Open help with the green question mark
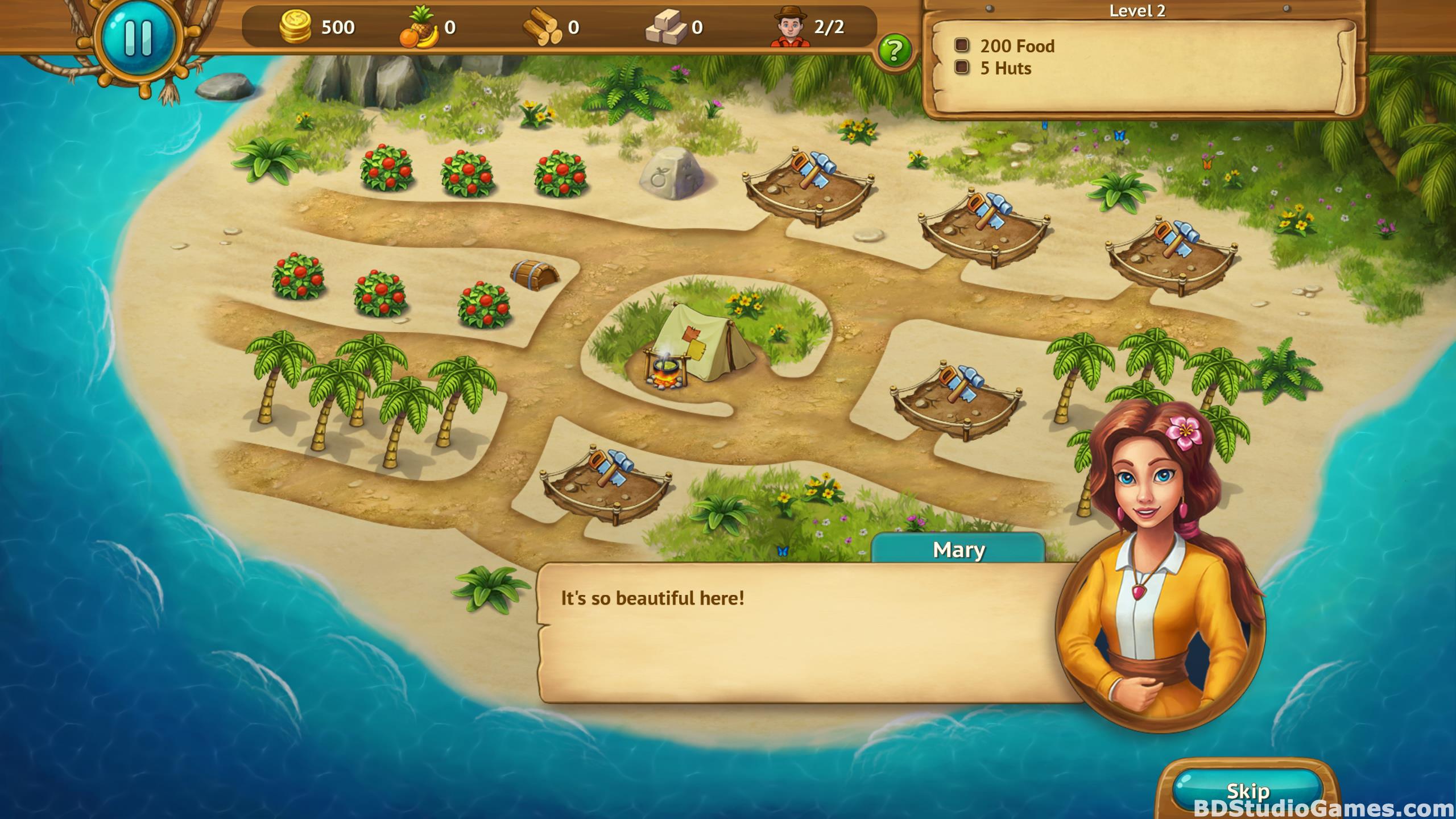Image resolution: width=1456 pixels, height=819 pixels. click(895, 51)
